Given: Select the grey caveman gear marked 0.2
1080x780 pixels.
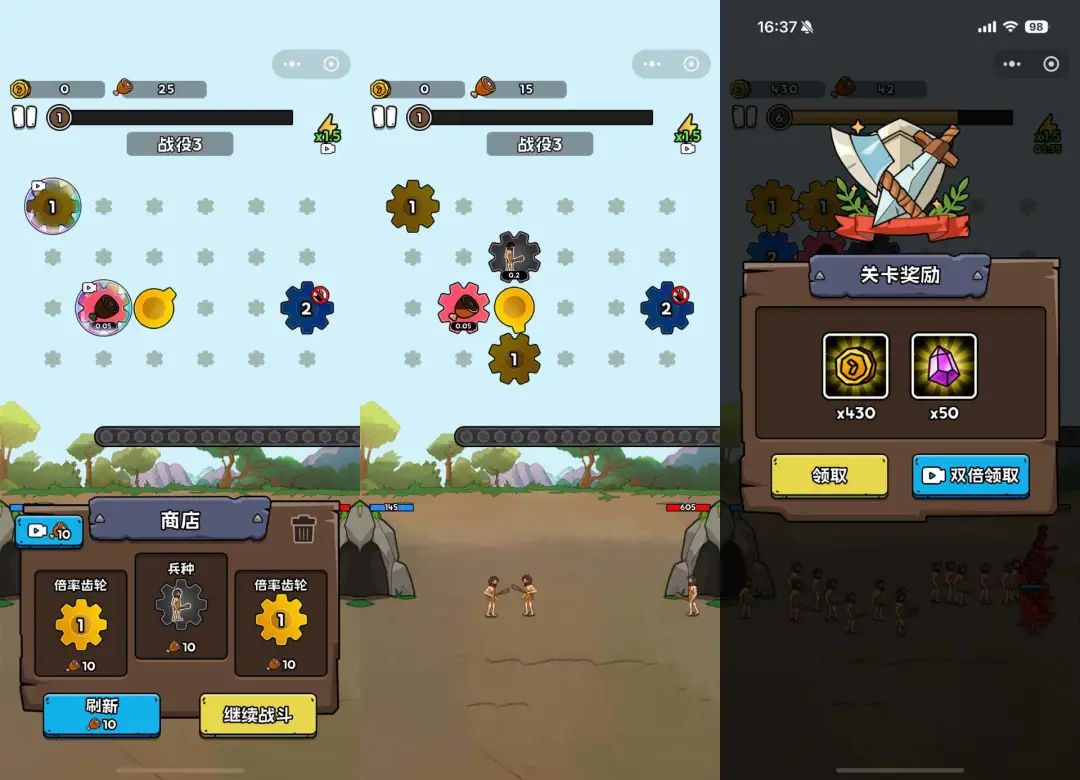Looking at the screenshot, I should click(514, 258).
